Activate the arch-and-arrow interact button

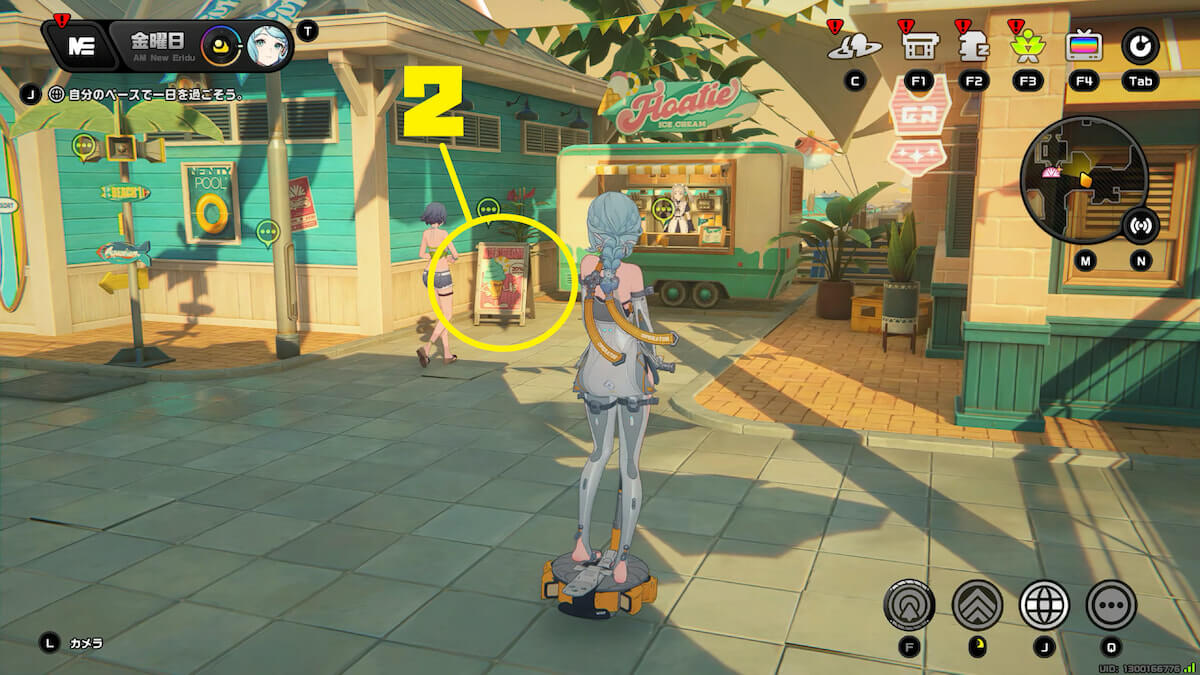coord(909,604)
